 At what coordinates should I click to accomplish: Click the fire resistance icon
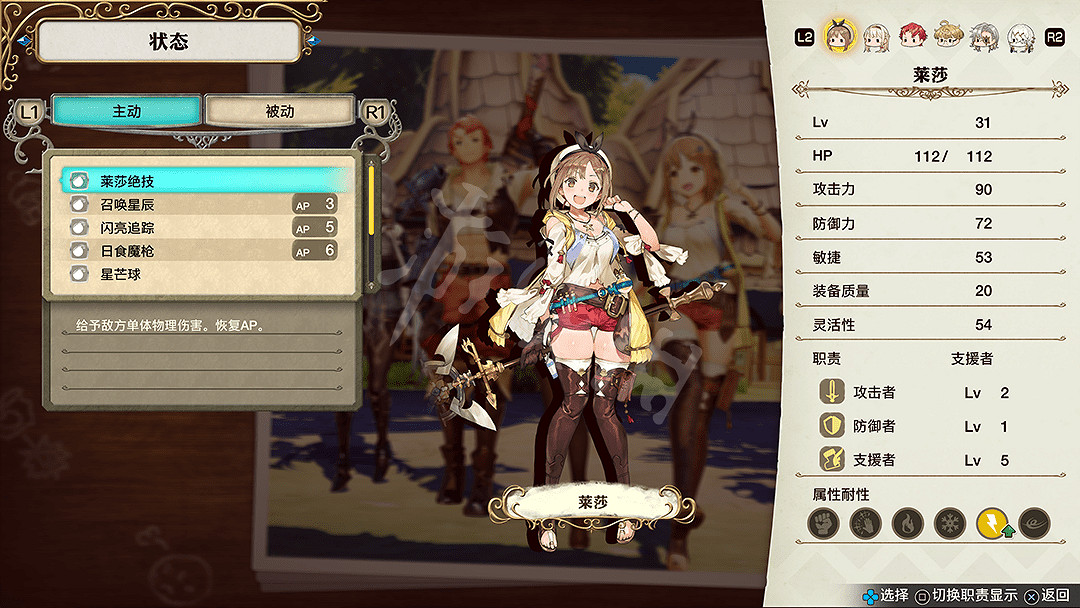[907, 523]
